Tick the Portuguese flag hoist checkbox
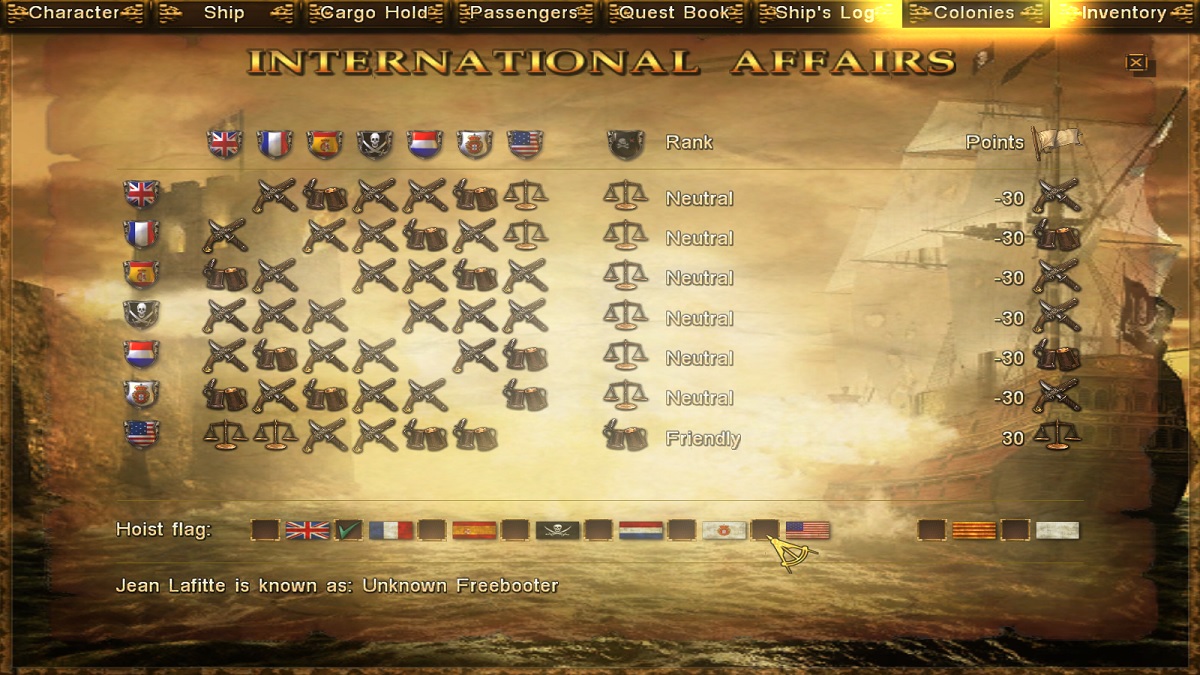1200x675 pixels. 682,530
